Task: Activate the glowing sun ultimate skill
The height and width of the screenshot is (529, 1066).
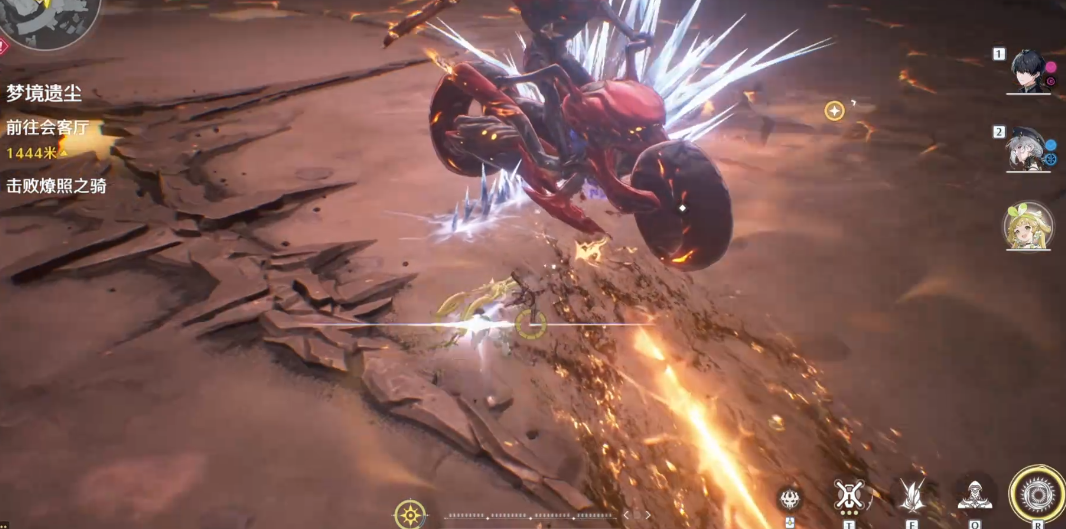Action: [1037, 494]
